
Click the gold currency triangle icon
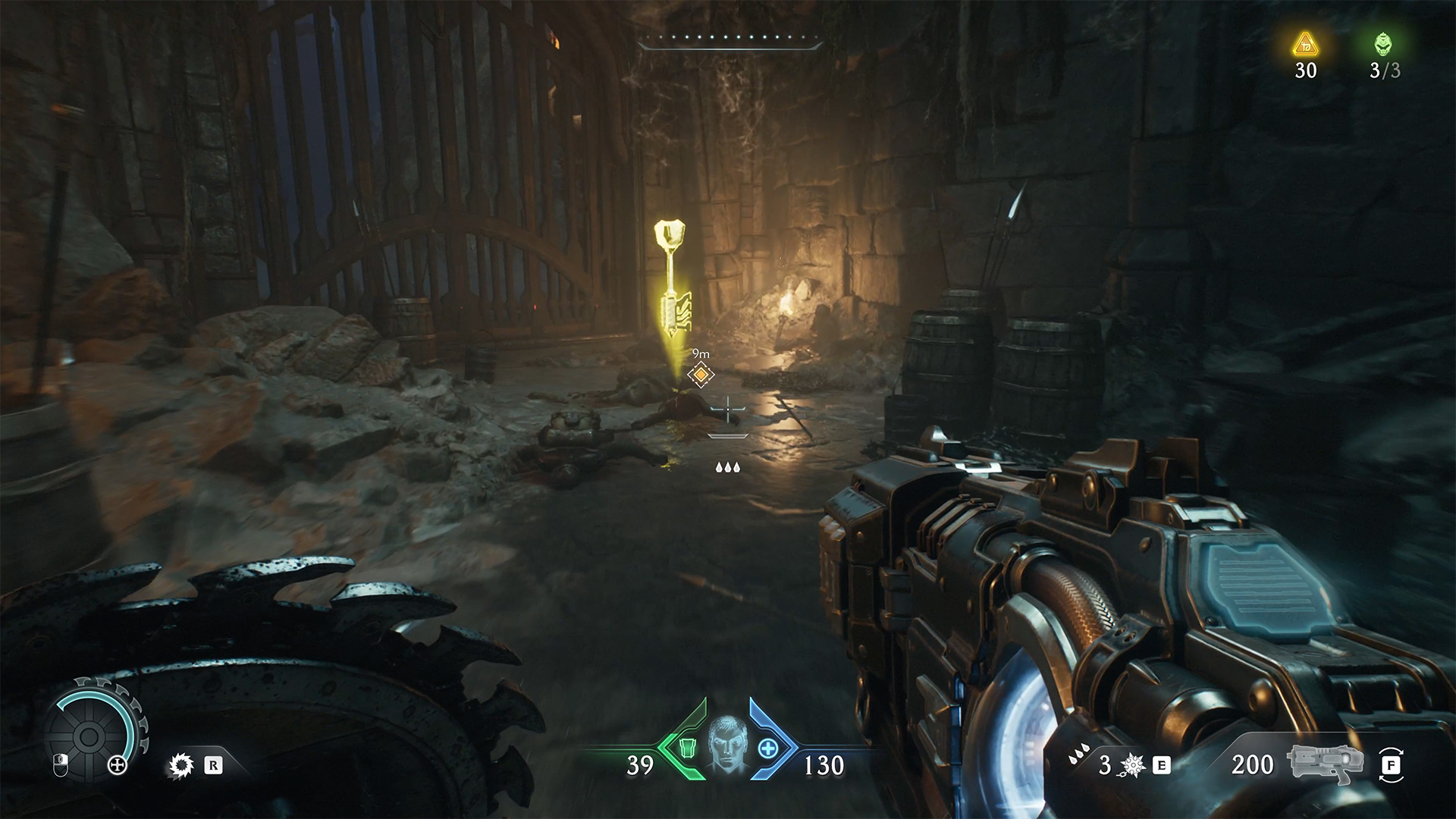coord(1305,45)
